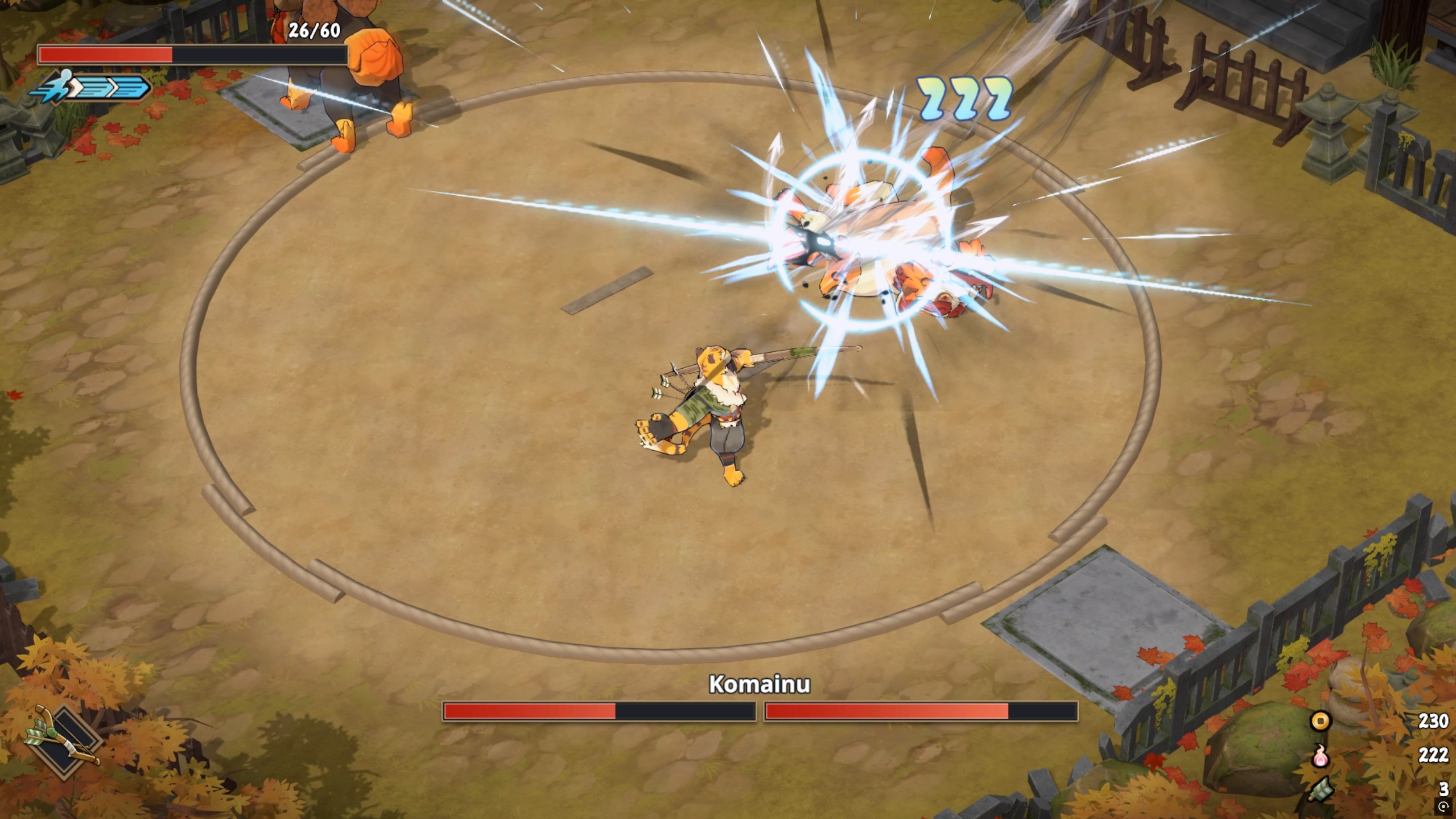Click the gold coin currency icon
This screenshot has height=819, width=1456.
1320,721
